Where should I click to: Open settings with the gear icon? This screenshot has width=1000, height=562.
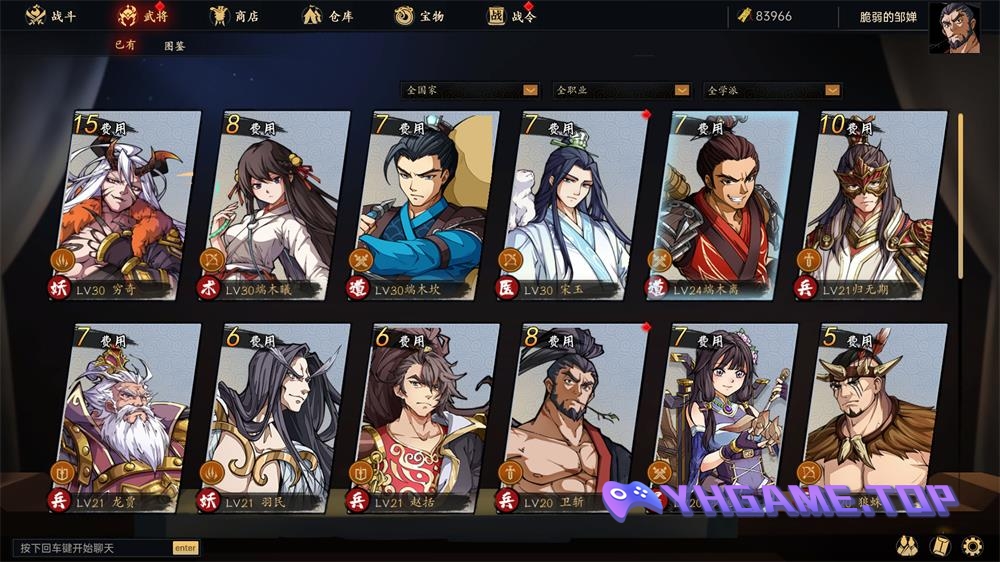(x=972, y=546)
